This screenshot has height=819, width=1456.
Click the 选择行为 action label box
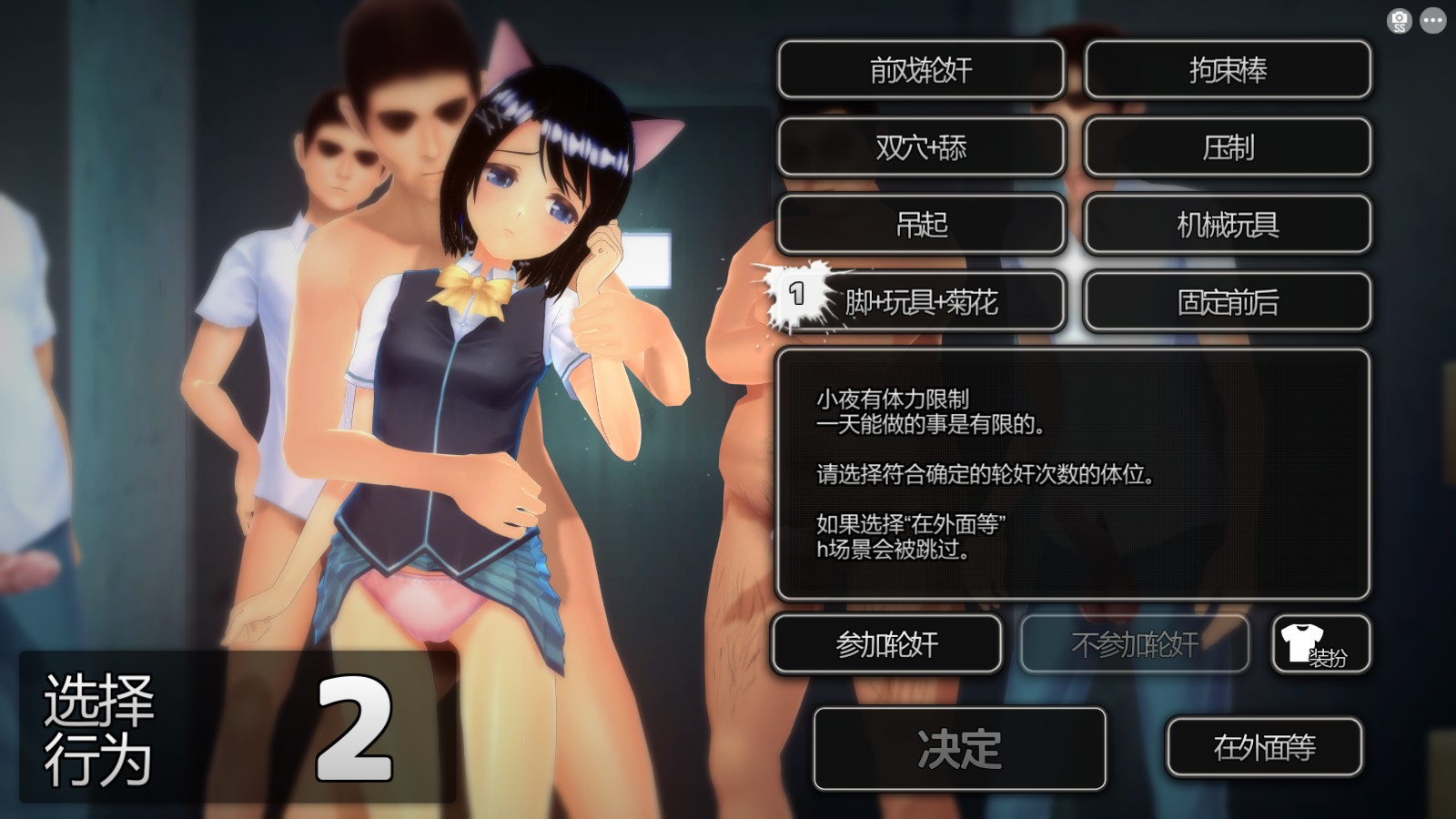[x=100, y=728]
